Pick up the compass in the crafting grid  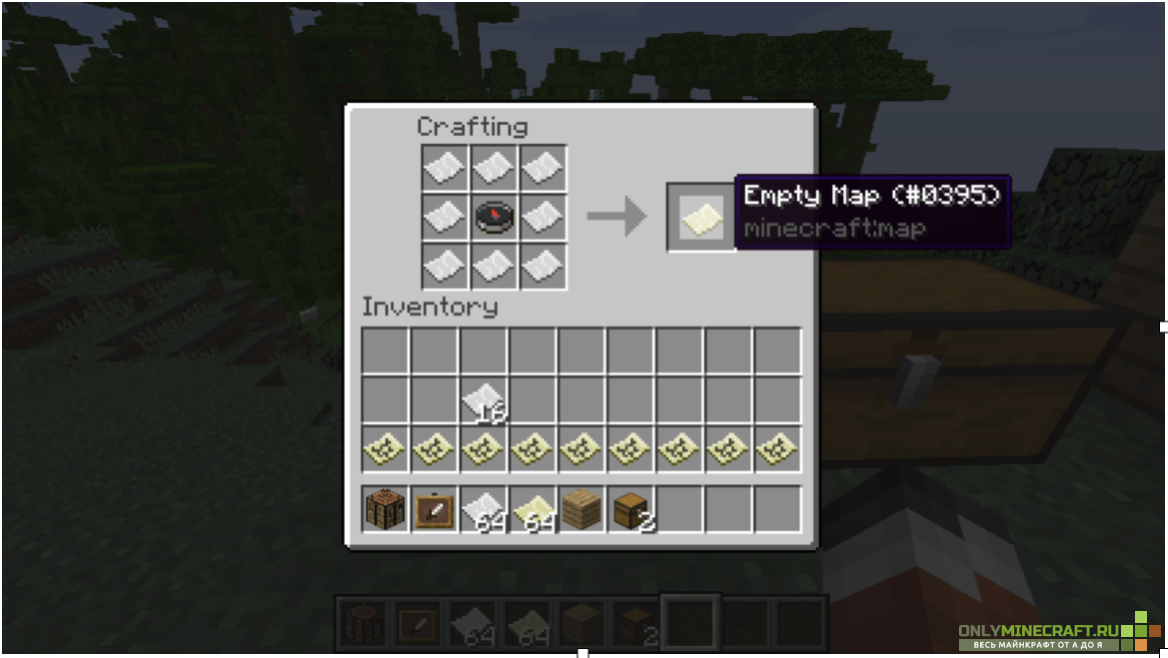494,217
